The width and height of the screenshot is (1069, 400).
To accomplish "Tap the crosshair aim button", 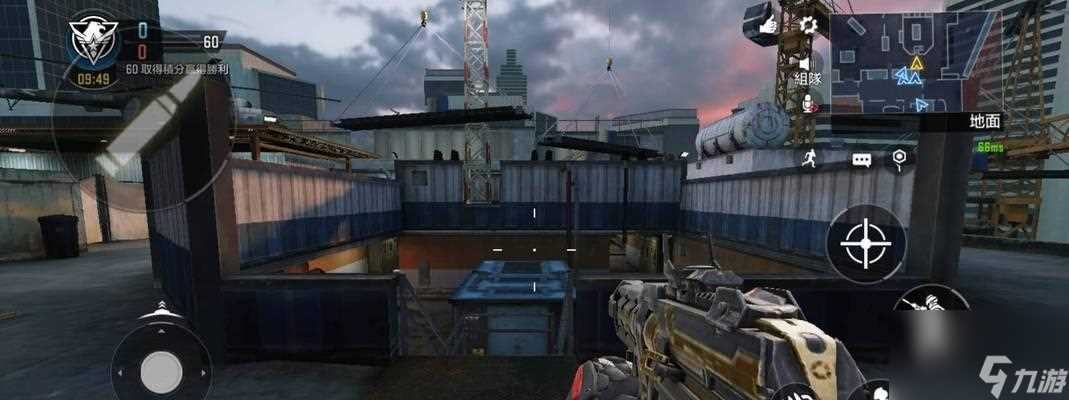I will click(x=866, y=243).
